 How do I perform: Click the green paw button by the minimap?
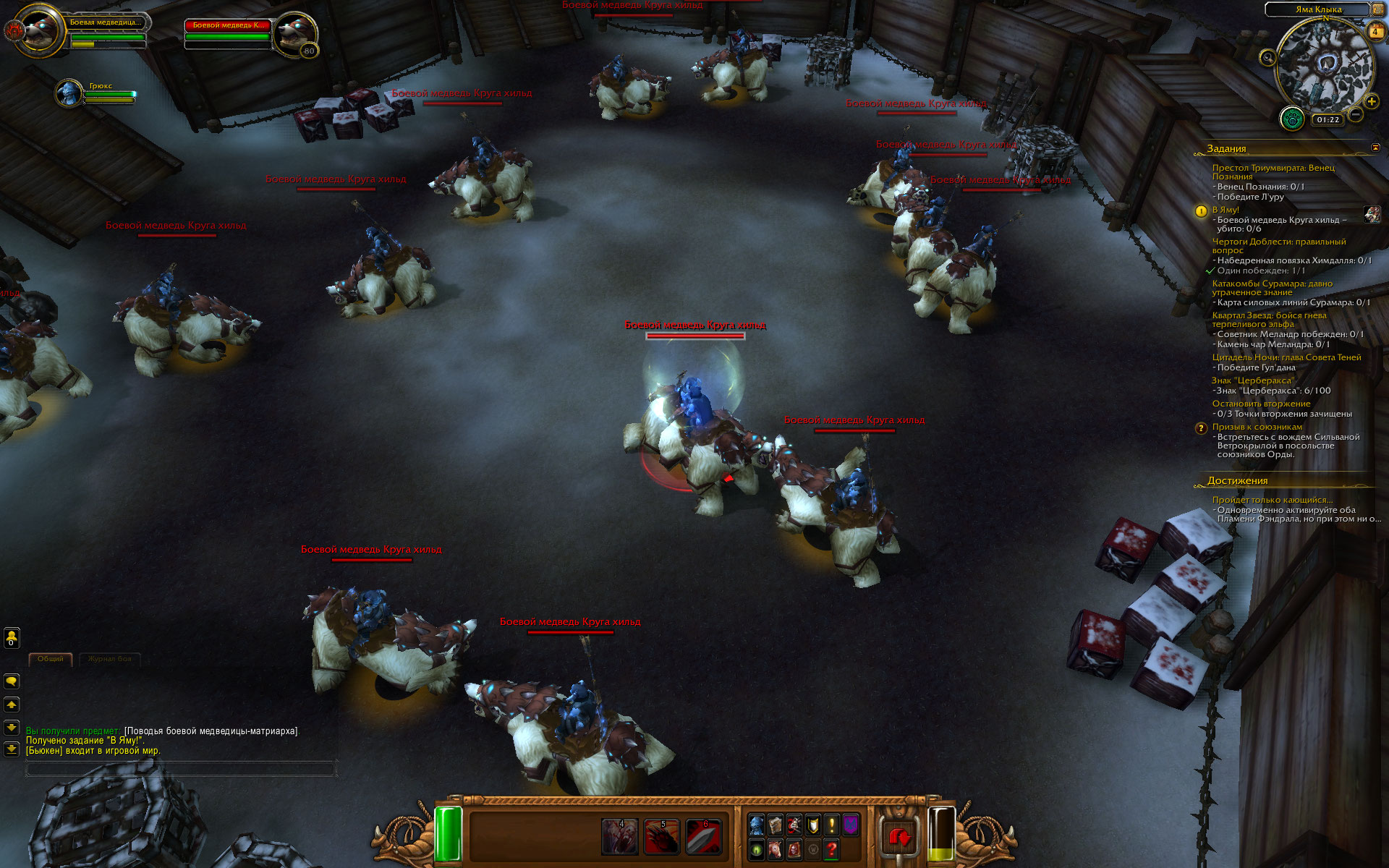tap(1292, 119)
